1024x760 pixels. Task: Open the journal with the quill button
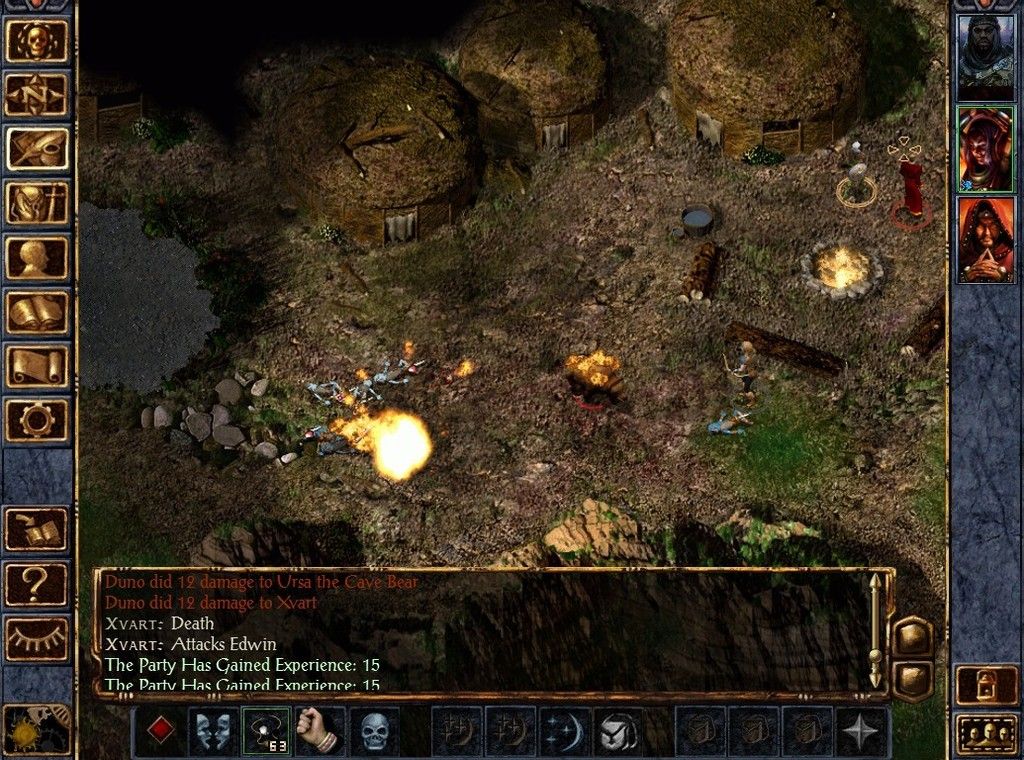click(37, 149)
